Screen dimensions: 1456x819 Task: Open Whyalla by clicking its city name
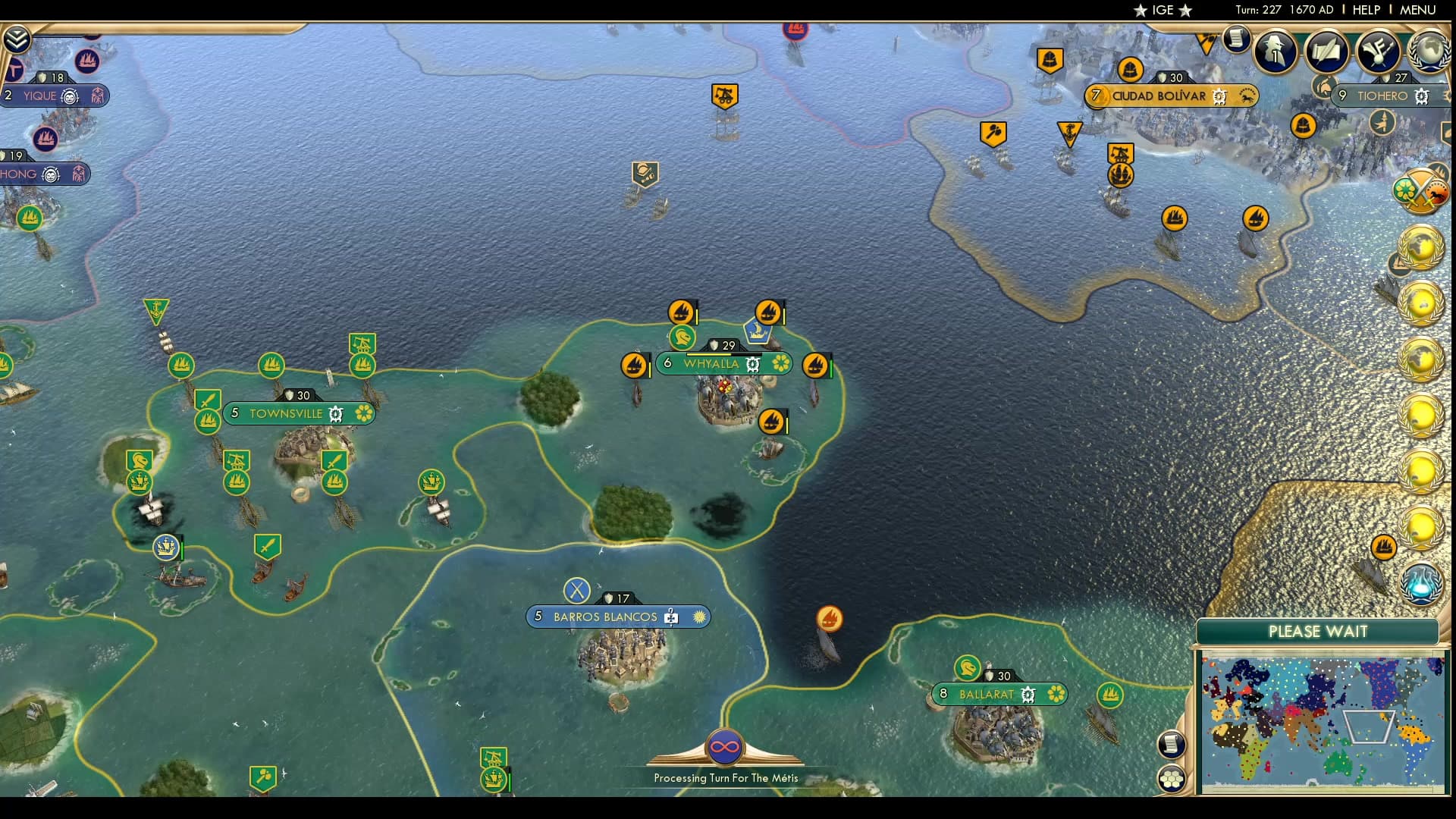(x=711, y=364)
